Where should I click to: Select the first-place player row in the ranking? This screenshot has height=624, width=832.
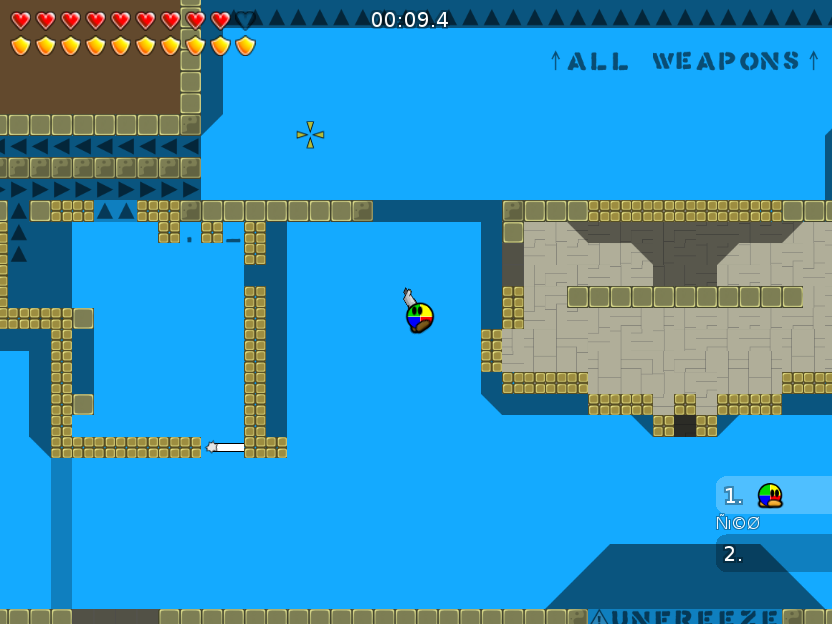[x=772, y=496]
